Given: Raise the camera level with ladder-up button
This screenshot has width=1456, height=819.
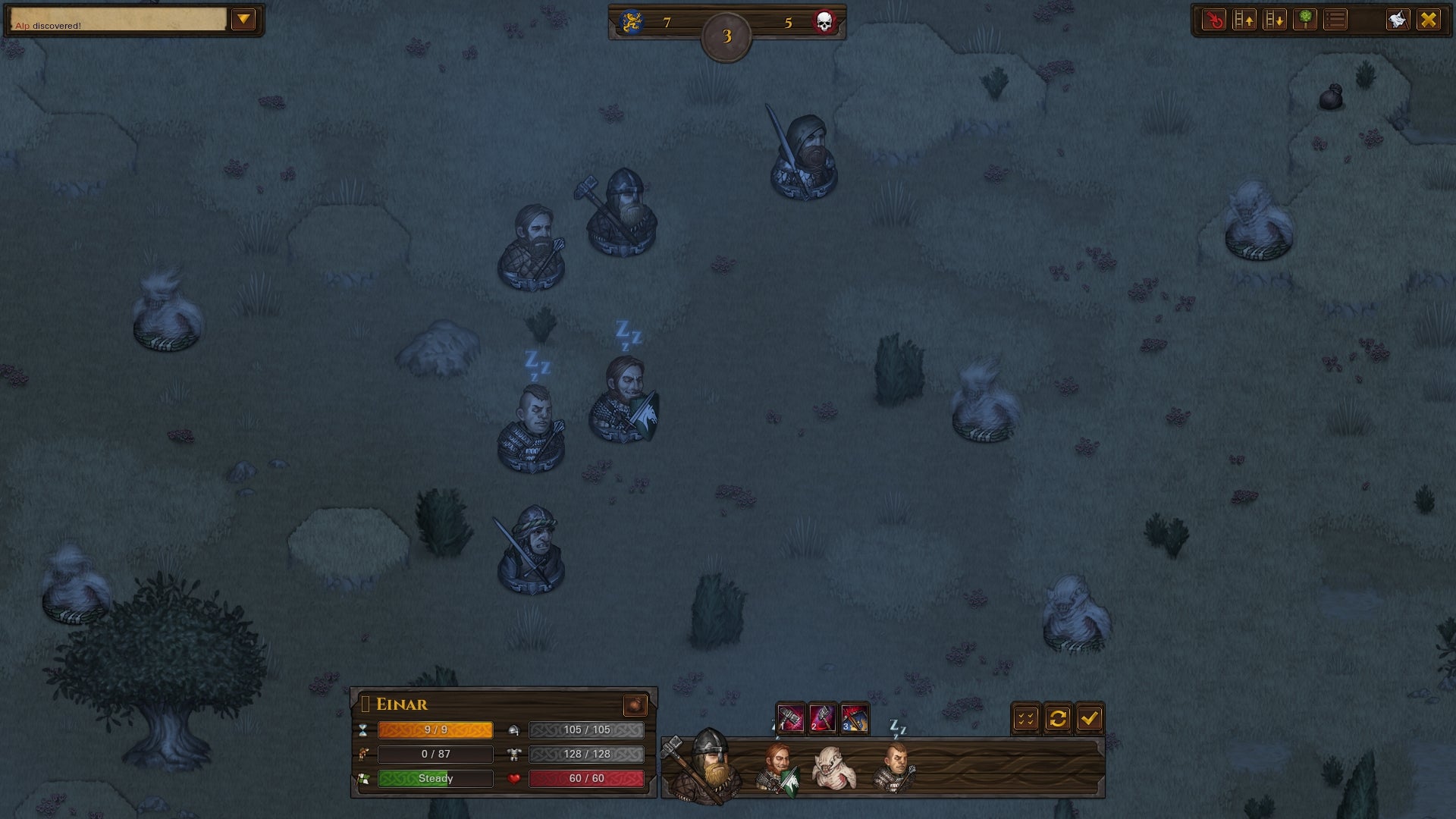Looking at the screenshot, I should (1244, 20).
